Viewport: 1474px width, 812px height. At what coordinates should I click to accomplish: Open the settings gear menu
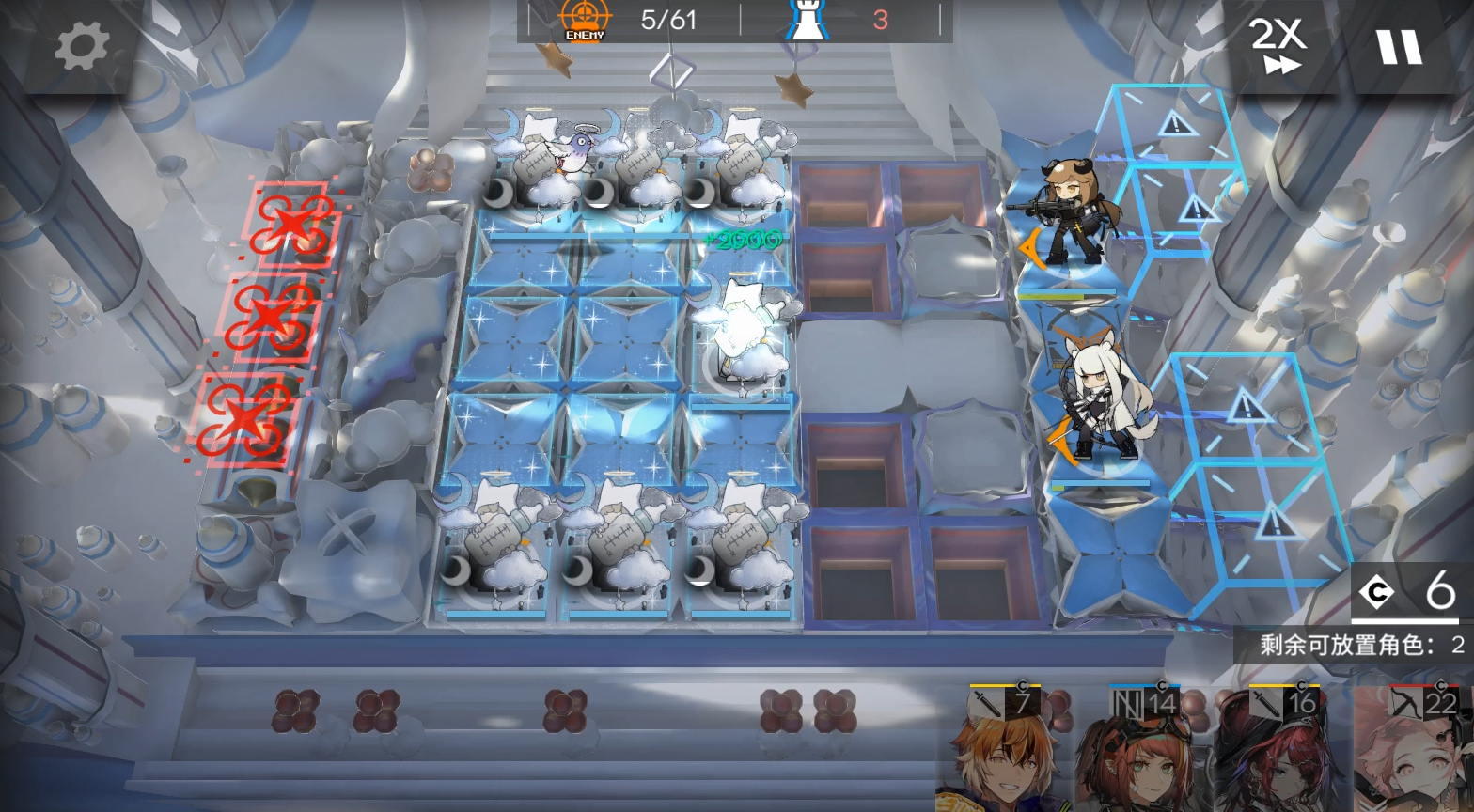pyautogui.click(x=85, y=47)
